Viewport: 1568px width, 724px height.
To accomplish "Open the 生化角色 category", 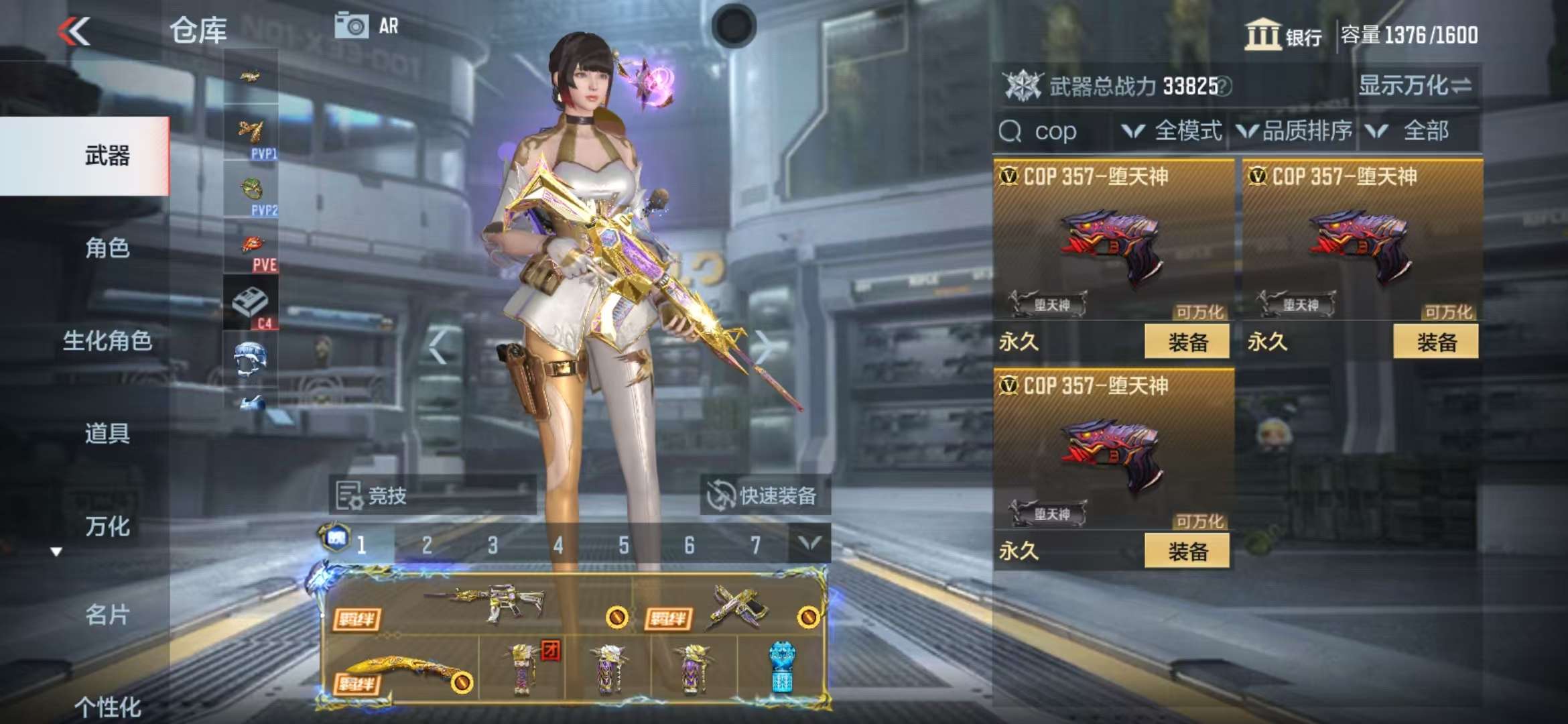I will click(x=107, y=341).
